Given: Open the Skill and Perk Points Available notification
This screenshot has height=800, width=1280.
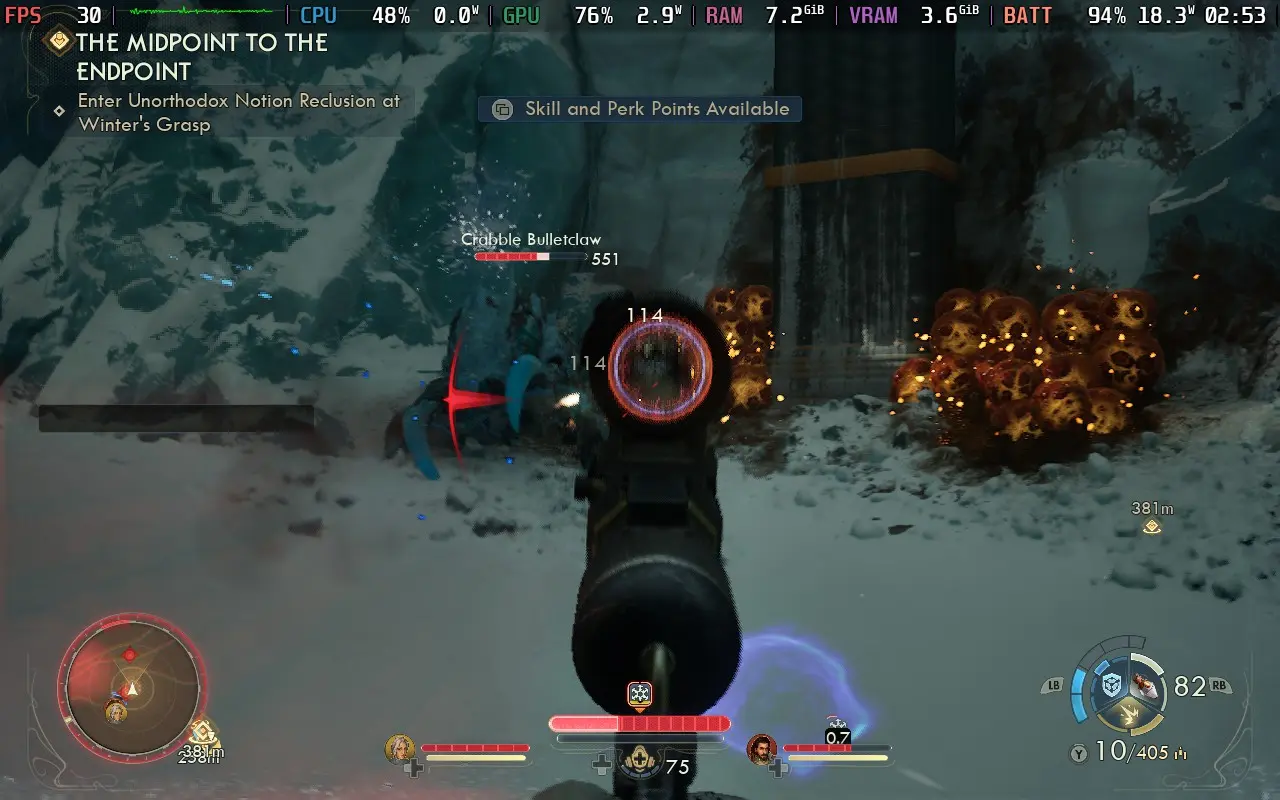Looking at the screenshot, I should [640, 109].
